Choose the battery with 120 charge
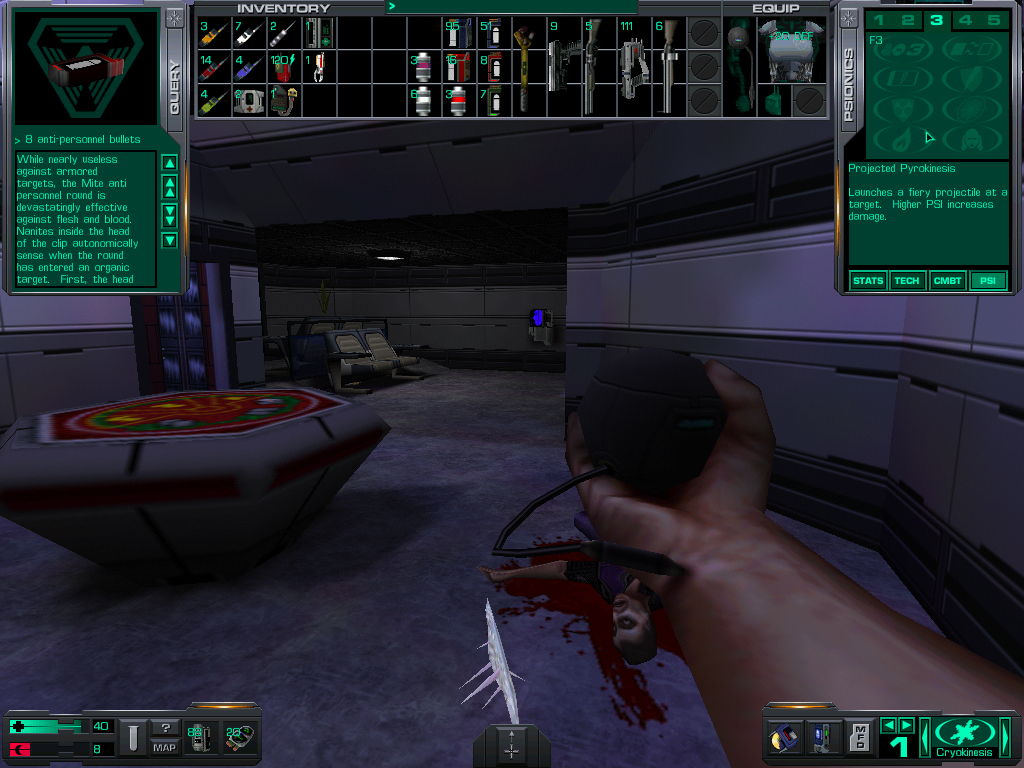The width and height of the screenshot is (1024, 768). point(284,68)
